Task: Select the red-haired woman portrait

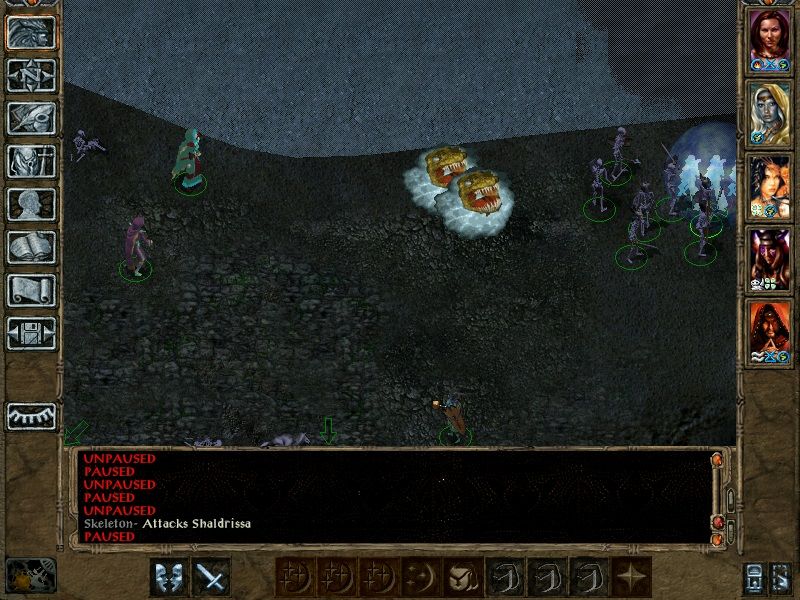Action: click(770, 40)
